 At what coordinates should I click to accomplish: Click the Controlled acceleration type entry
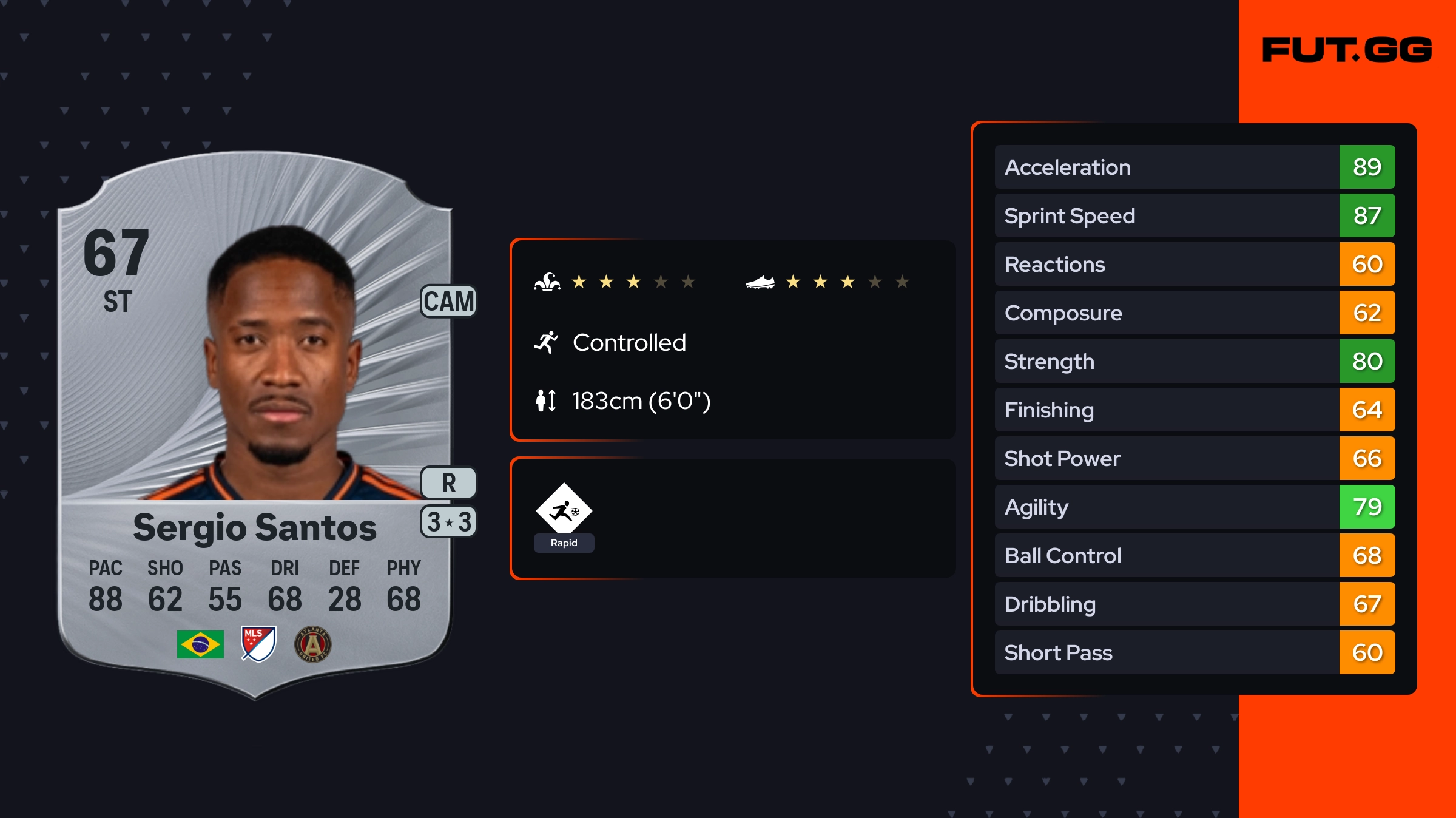click(629, 343)
